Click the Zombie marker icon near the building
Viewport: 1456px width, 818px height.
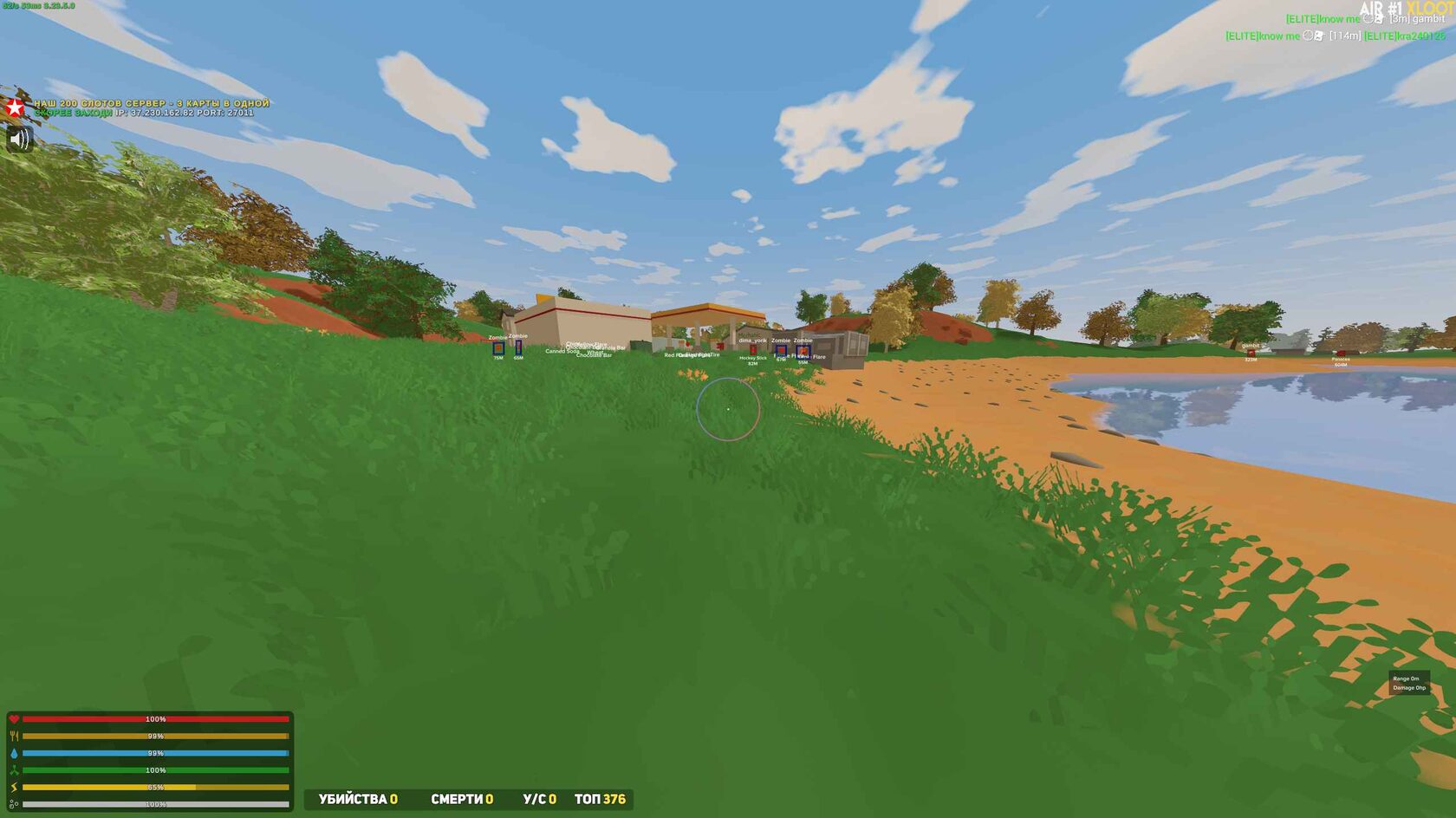[x=497, y=348]
